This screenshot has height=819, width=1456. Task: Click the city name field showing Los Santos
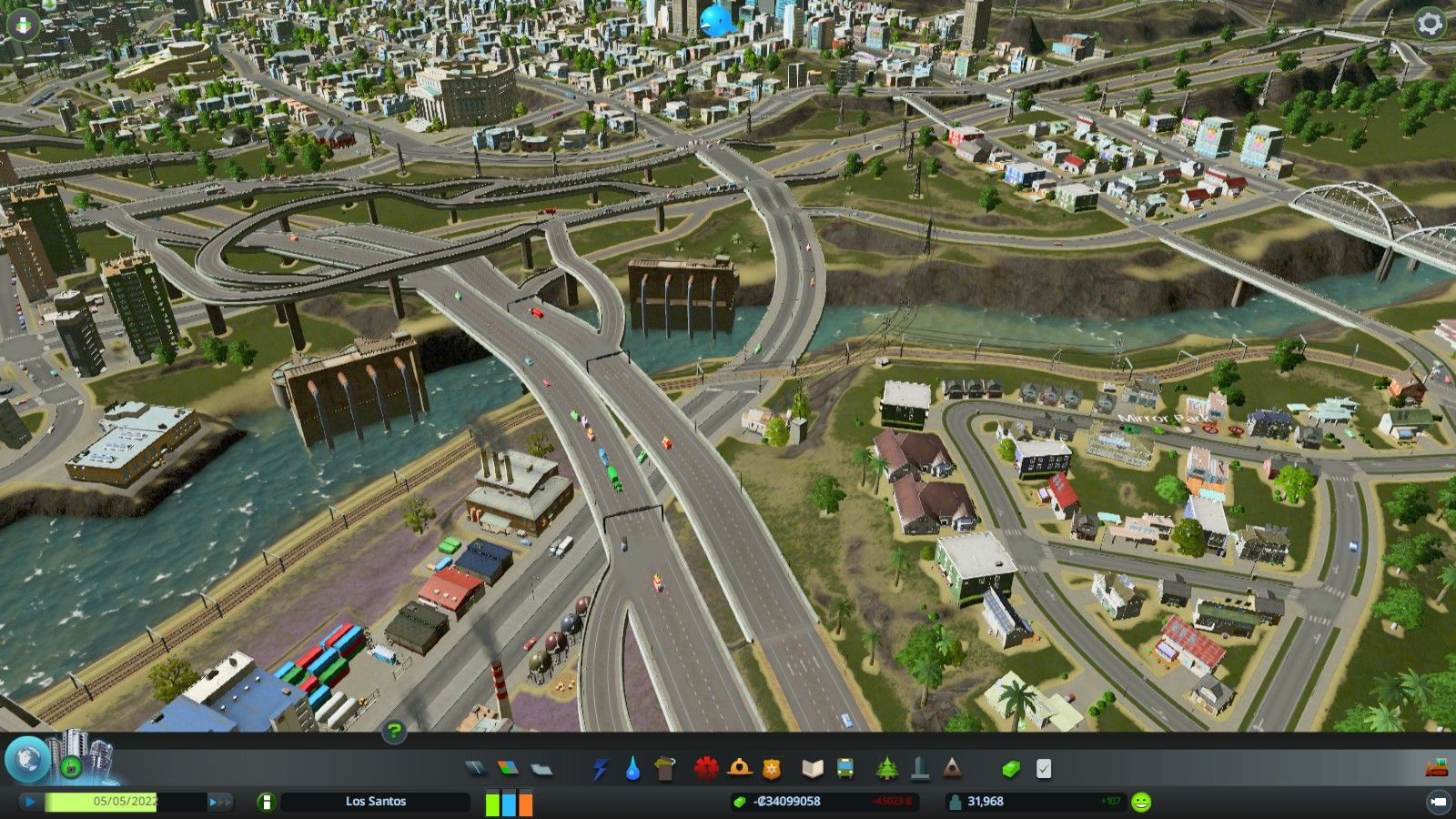coord(376,802)
